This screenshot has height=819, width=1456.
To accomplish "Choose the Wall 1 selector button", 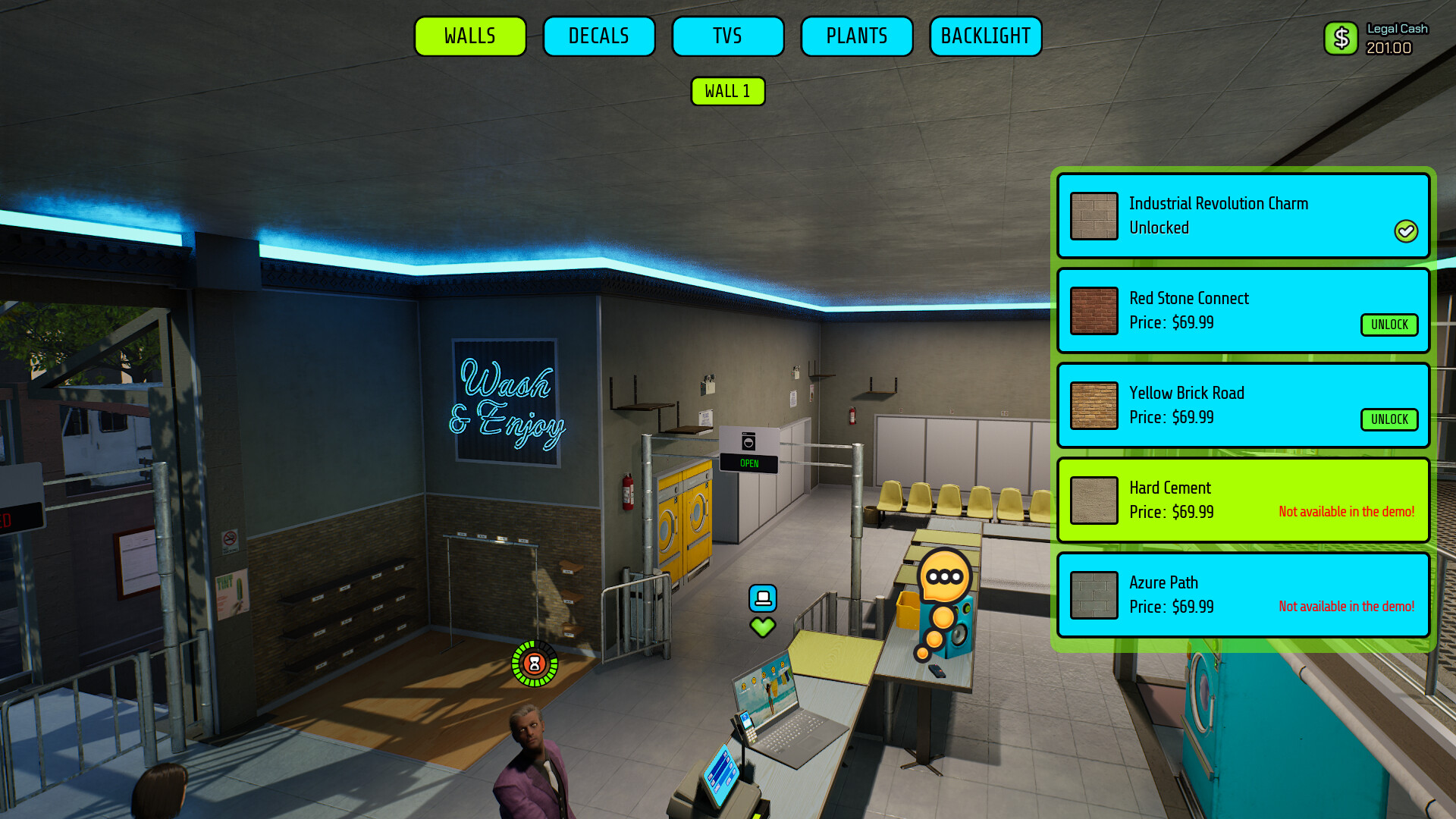I will pyautogui.click(x=728, y=91).
